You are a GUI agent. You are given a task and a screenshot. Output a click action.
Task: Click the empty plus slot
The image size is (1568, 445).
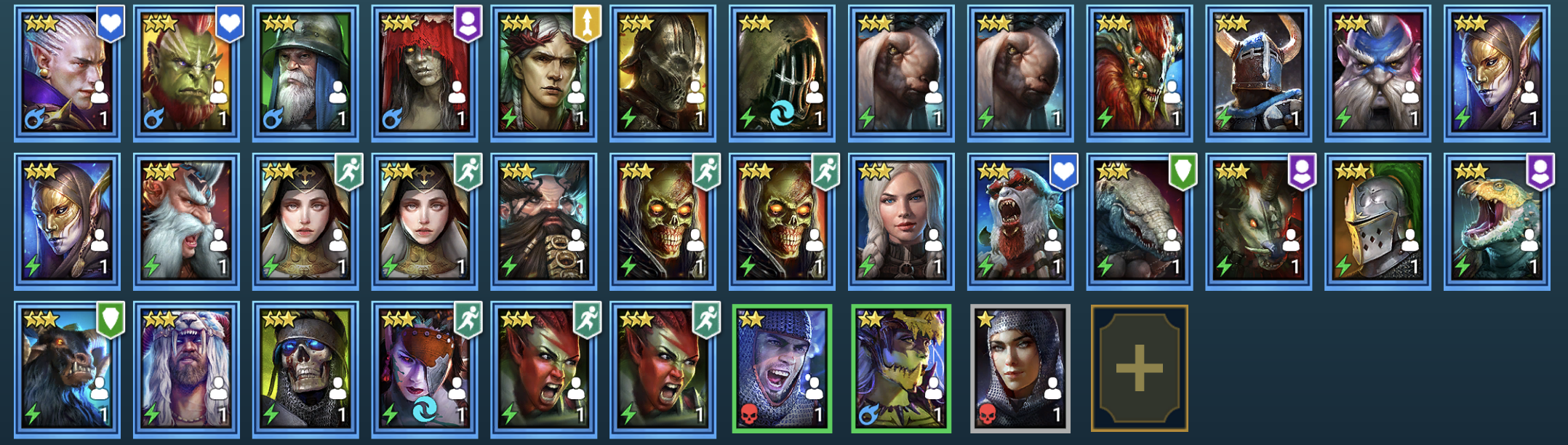[1140, 368]
